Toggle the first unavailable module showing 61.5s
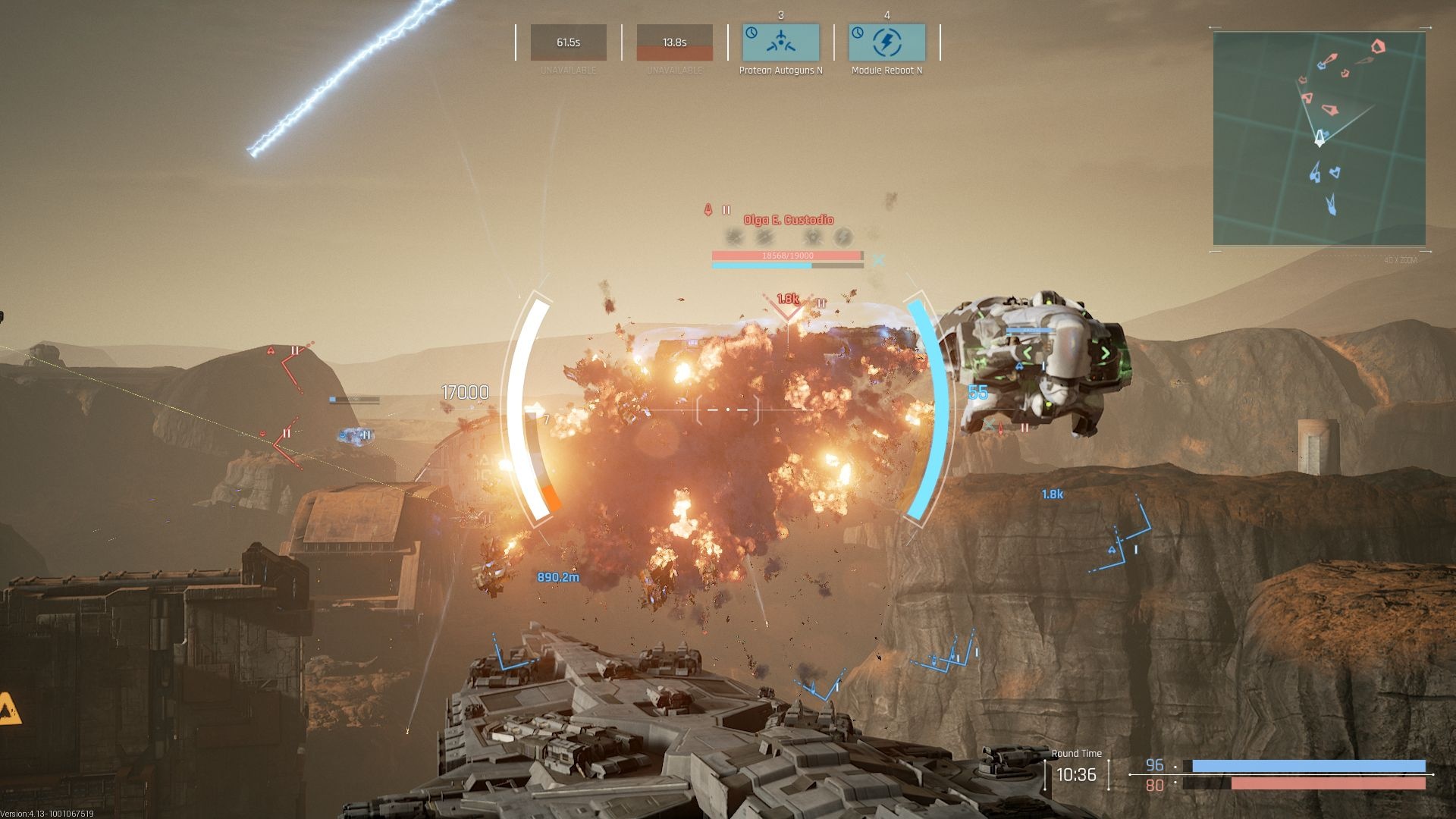Screen dimensions: 1456x819 click(568, 42)
